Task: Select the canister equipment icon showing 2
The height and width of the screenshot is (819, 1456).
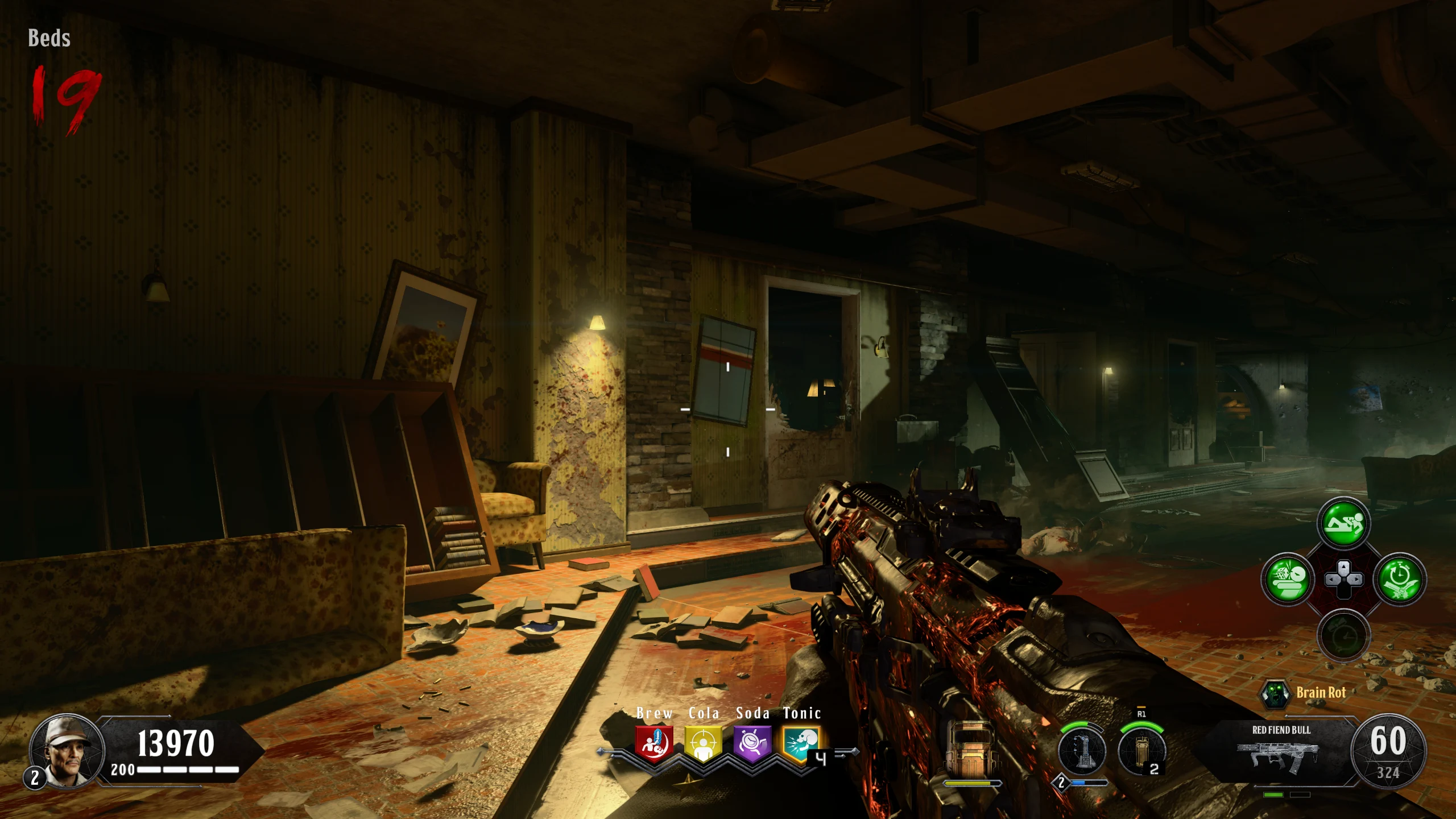Action: click(1141, 751)
